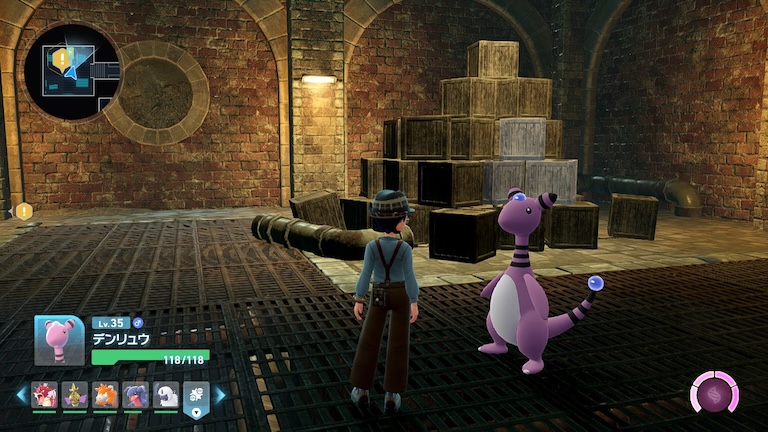Select the yellow quest marker at screen edge
The height and width of the screenshot is (432, 768).
pyautogui.click(x=23, y=211)
